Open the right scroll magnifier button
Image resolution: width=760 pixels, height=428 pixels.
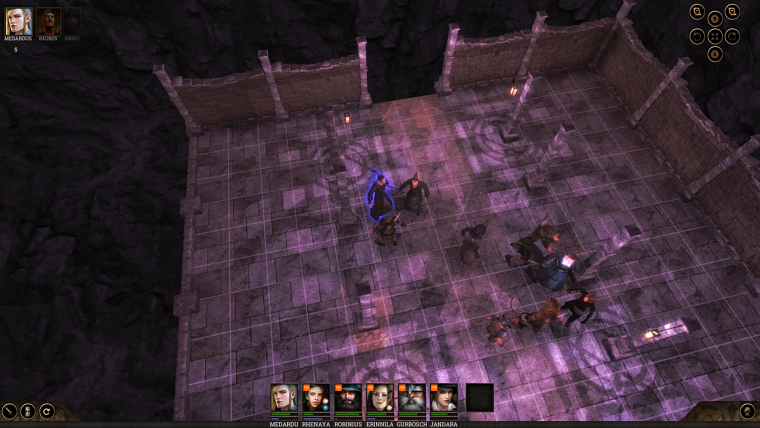[732, 12]
